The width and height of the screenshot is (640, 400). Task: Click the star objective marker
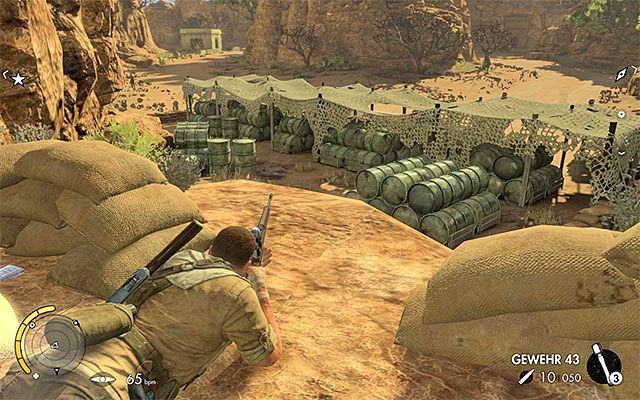click(17, 78)
